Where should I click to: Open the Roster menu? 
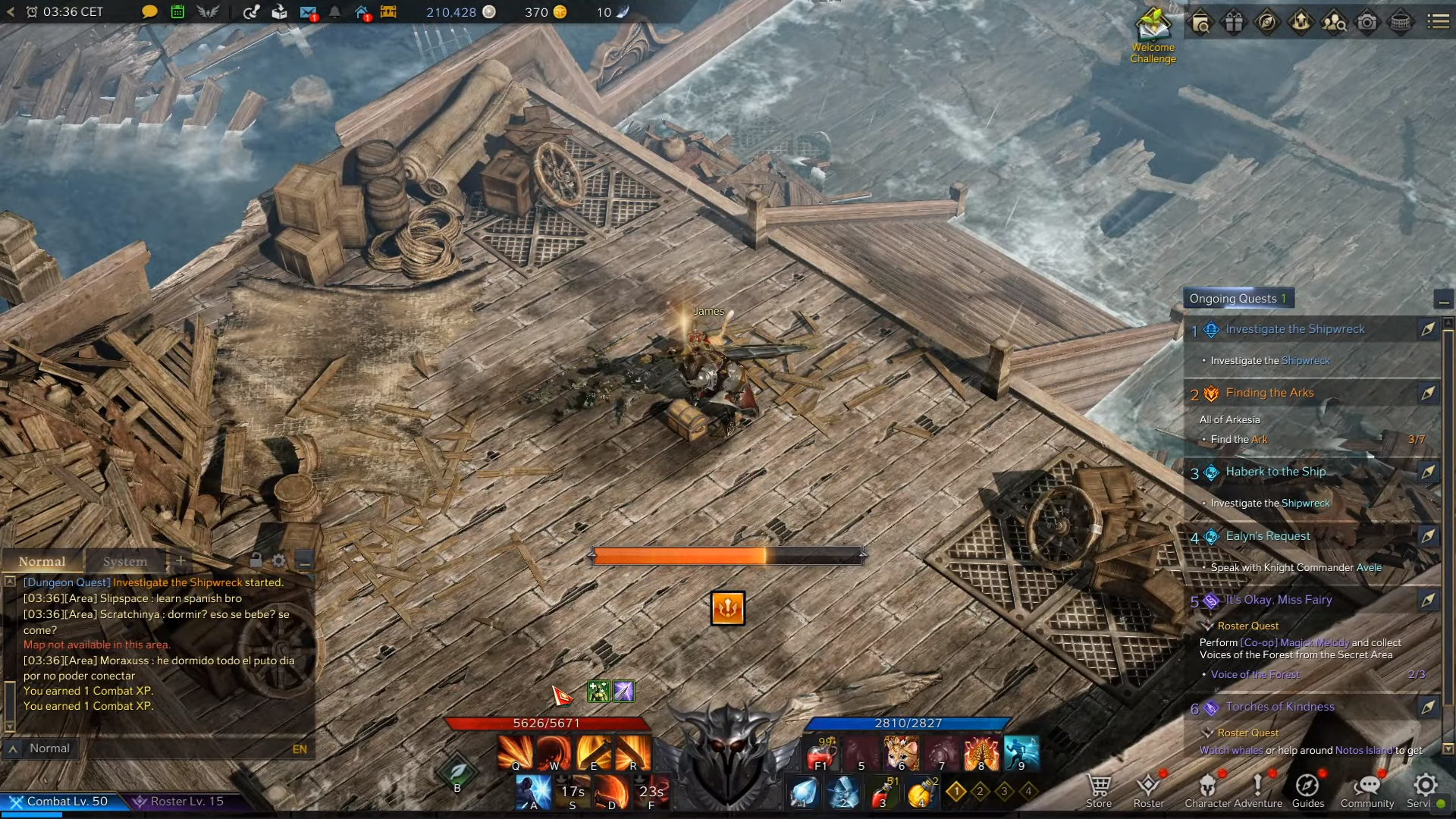pyautogui.click(x=1148, y=790)
